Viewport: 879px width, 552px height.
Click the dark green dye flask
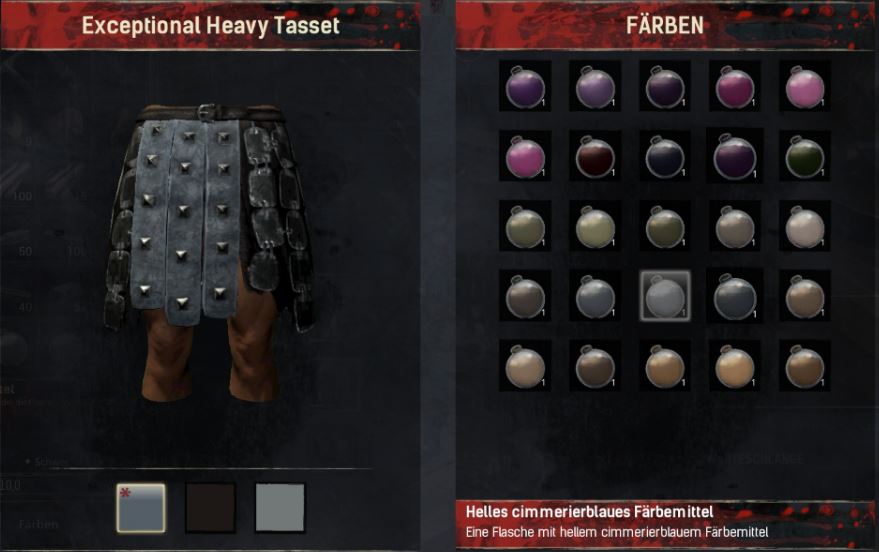click(804, 155)
